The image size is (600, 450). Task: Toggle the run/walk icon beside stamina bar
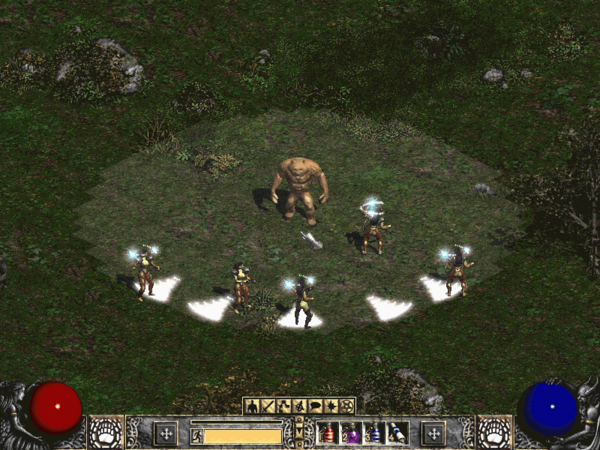coord(197,435)
